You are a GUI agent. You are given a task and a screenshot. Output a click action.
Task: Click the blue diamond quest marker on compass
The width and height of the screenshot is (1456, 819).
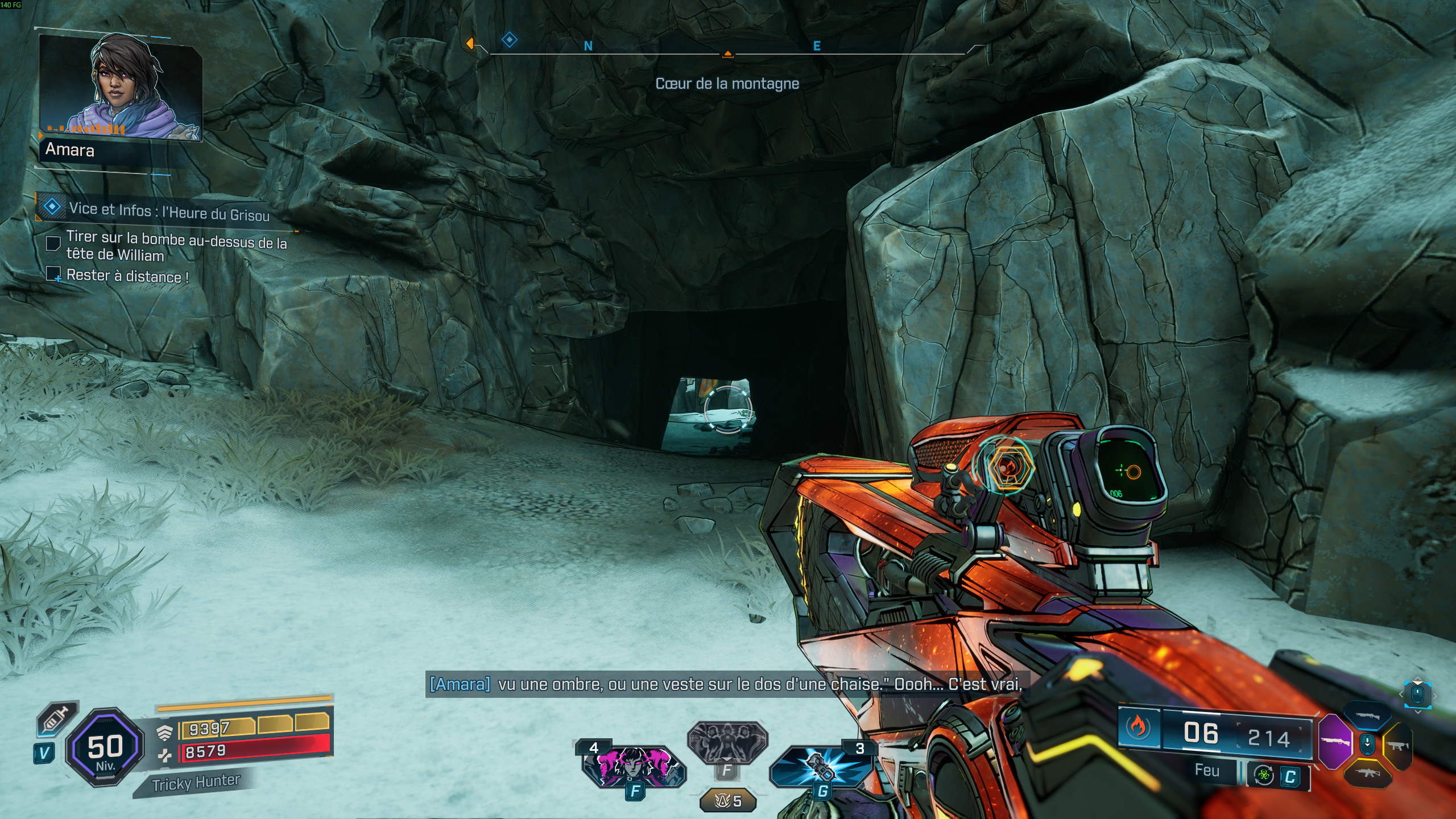tap(509, 40)
